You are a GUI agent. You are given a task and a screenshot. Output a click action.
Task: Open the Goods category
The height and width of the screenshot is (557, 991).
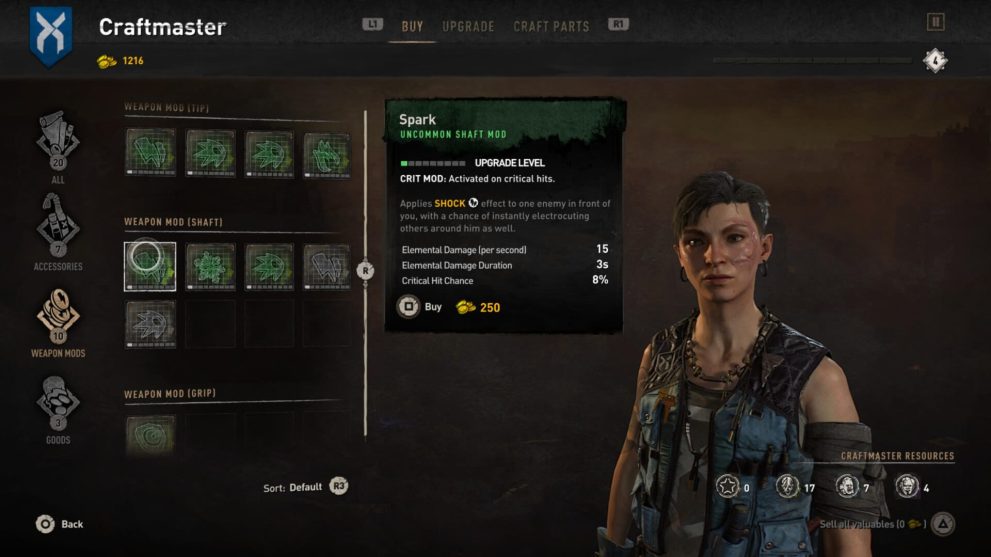(58, 407)
